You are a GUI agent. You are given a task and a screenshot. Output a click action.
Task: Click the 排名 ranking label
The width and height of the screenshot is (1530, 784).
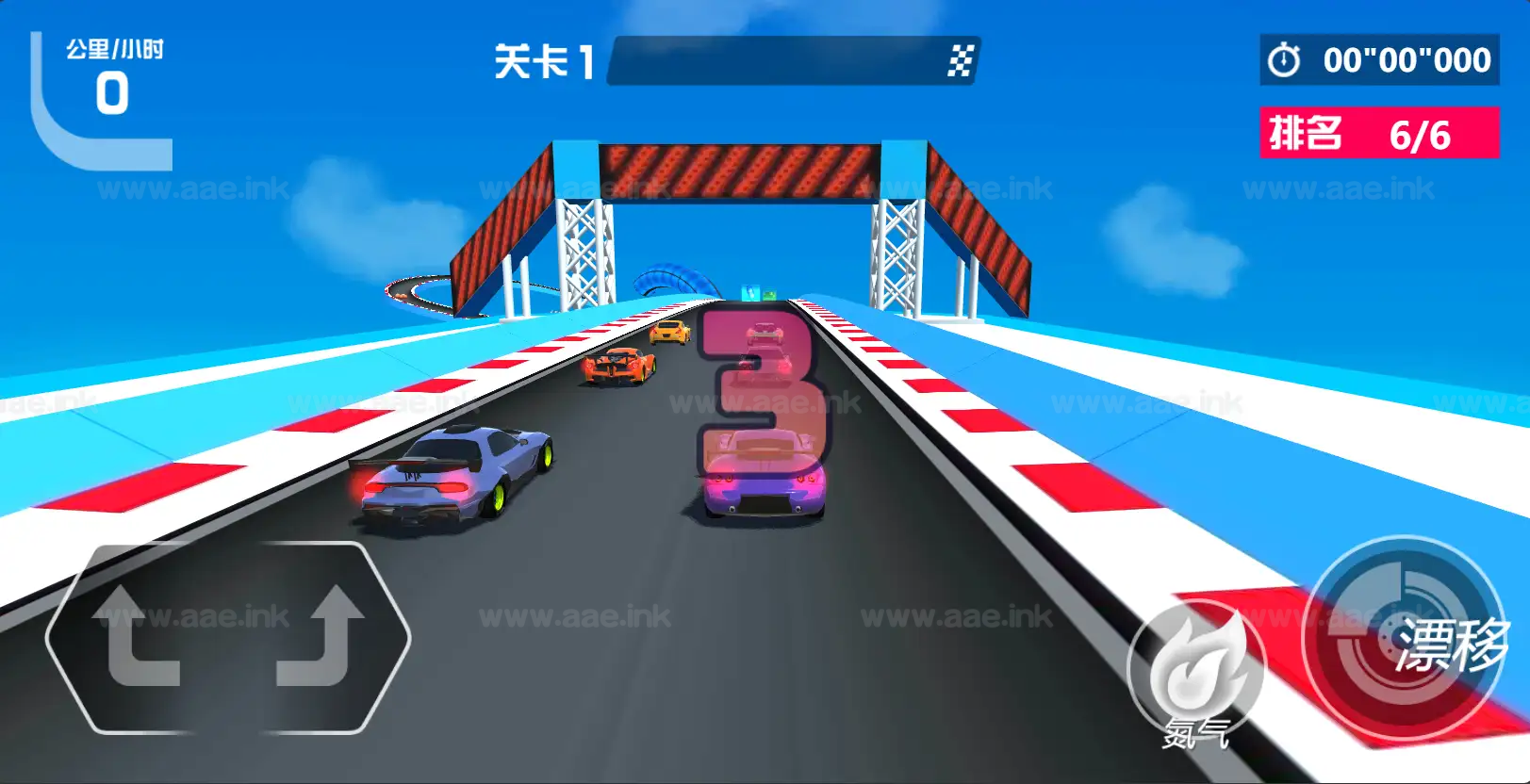pyautogui.click(x=1308, y=134)
